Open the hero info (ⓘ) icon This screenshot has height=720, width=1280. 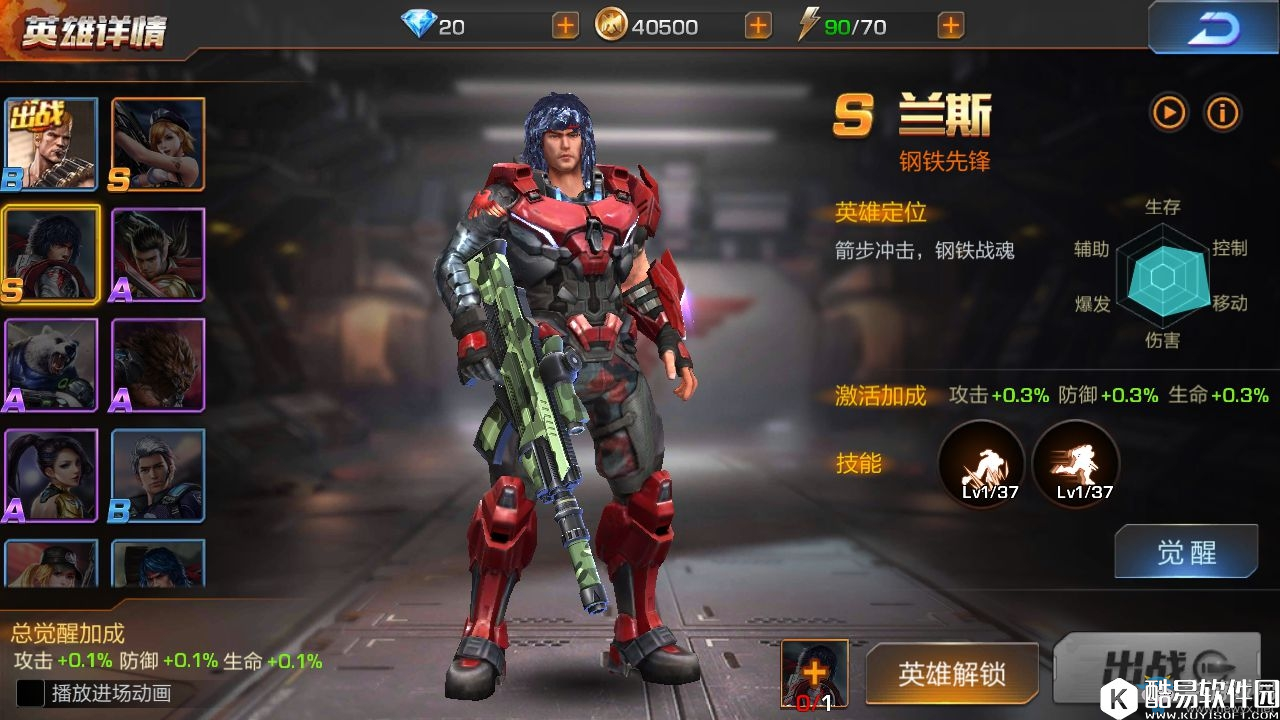(x=1221, y=113)
